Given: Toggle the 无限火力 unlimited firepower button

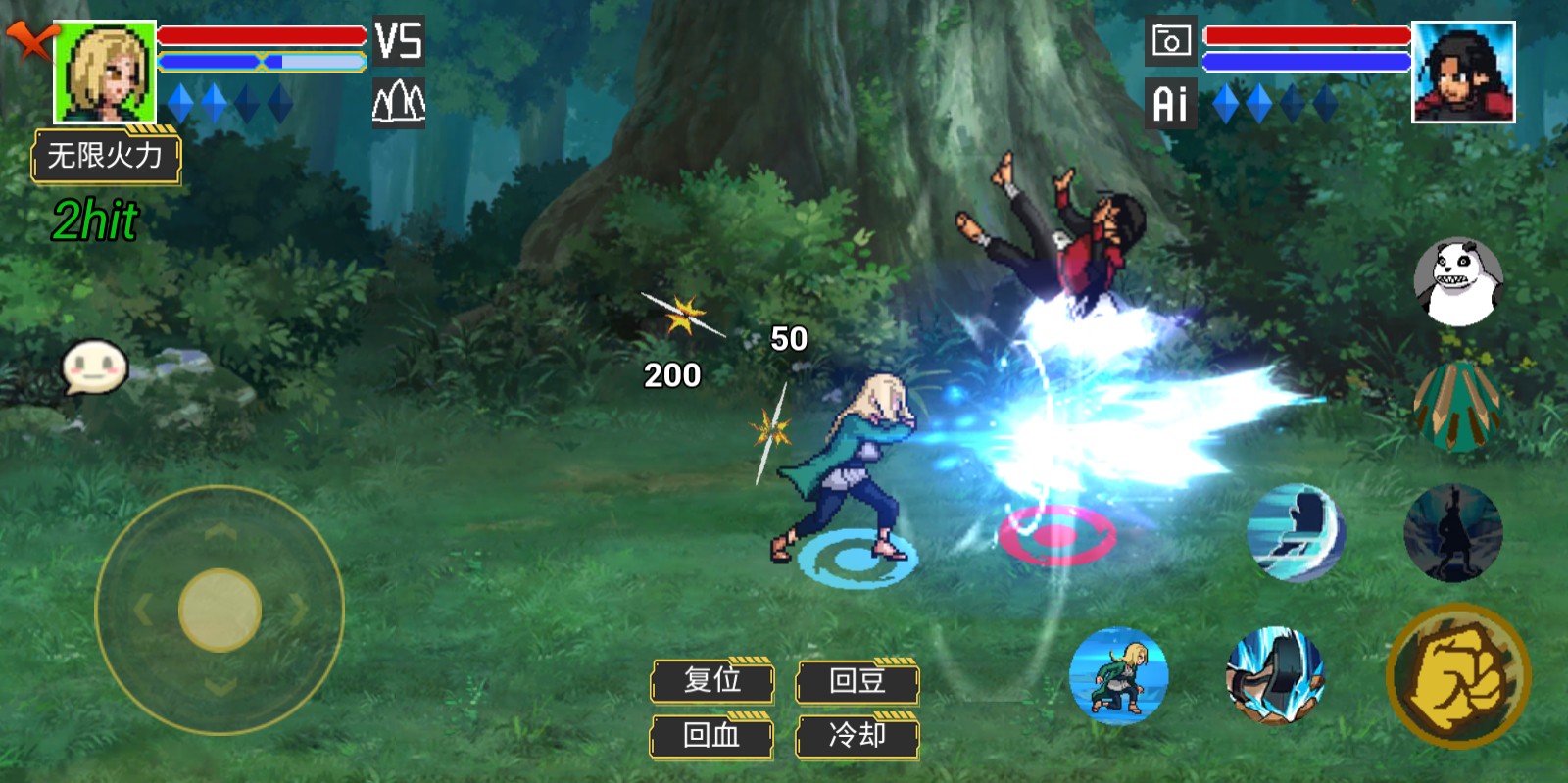Looking at the screenshot, I should pos(106,156).
